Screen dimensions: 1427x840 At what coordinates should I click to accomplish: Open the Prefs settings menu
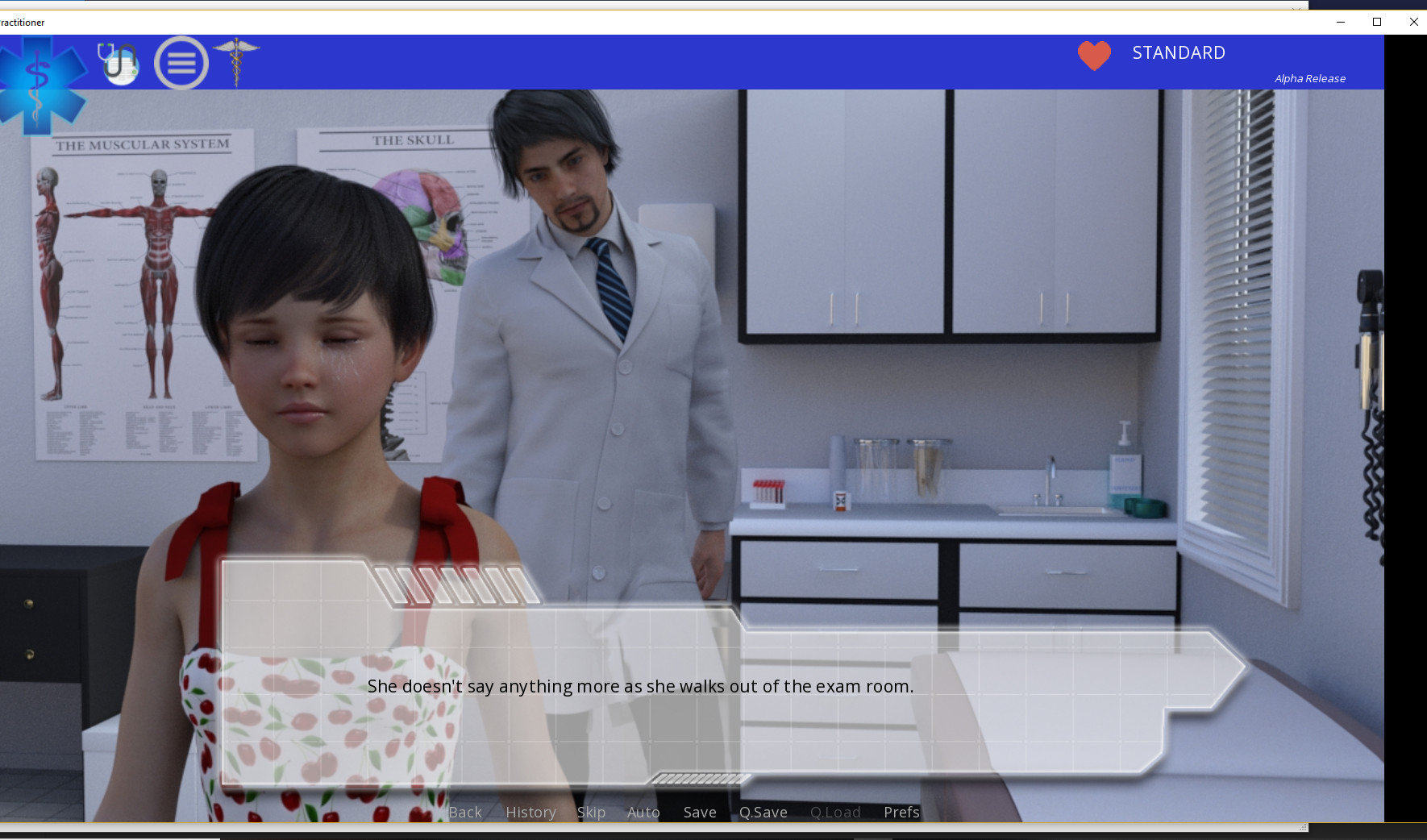pyautogui.click(x=901, y=812)
